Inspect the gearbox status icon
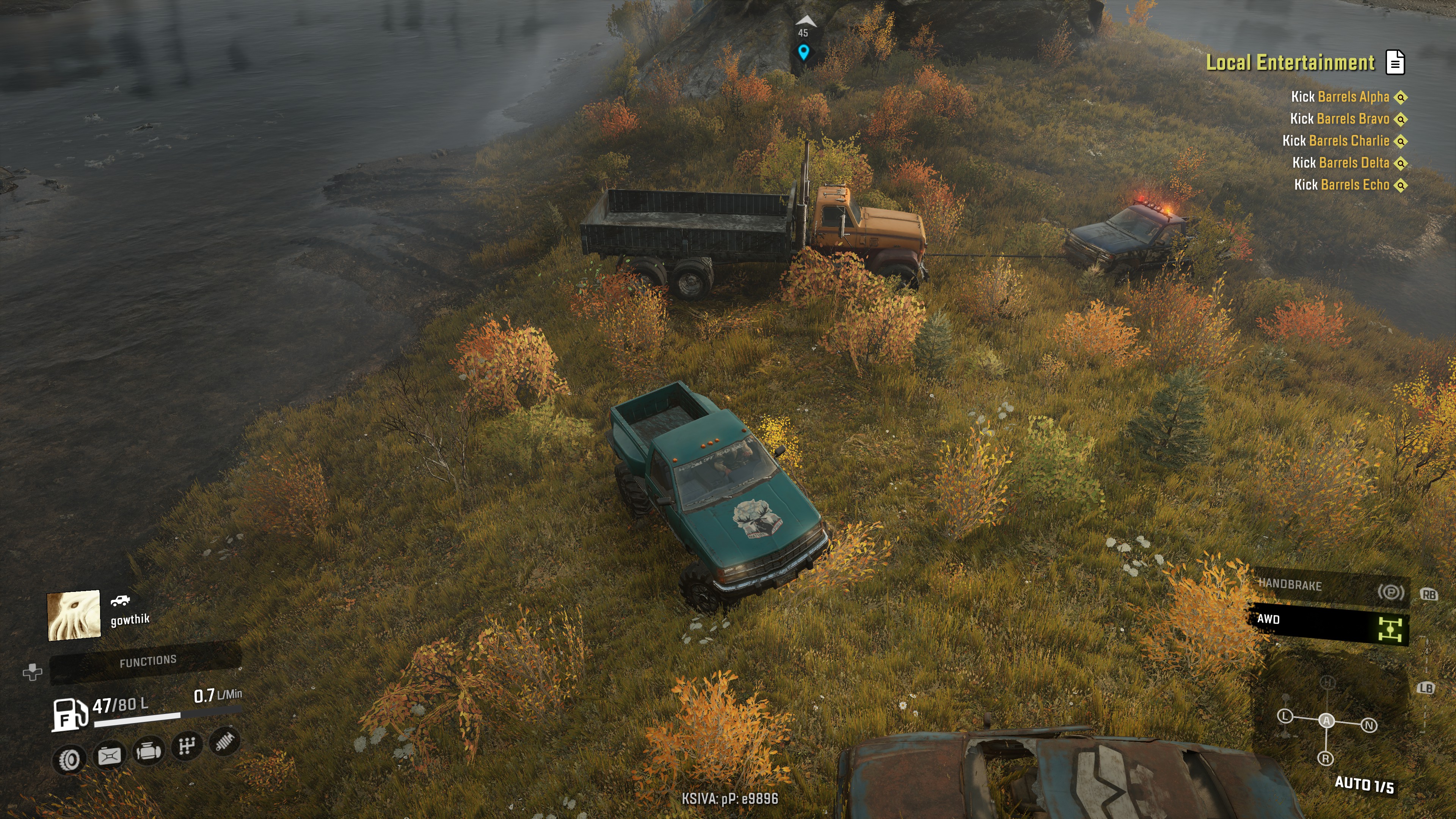1456x819 pixels. [x=187, y=746]
